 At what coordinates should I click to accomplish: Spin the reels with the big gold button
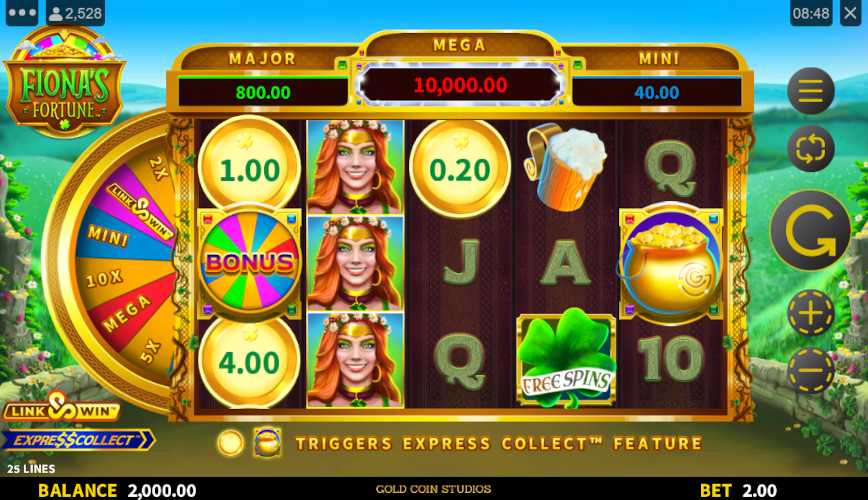click(810, 231)
